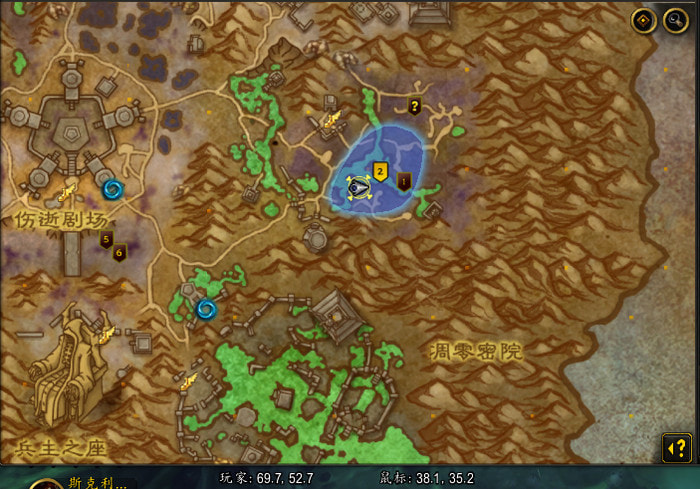Select quest marker number 5
The image size is (700, 489).
106,239
